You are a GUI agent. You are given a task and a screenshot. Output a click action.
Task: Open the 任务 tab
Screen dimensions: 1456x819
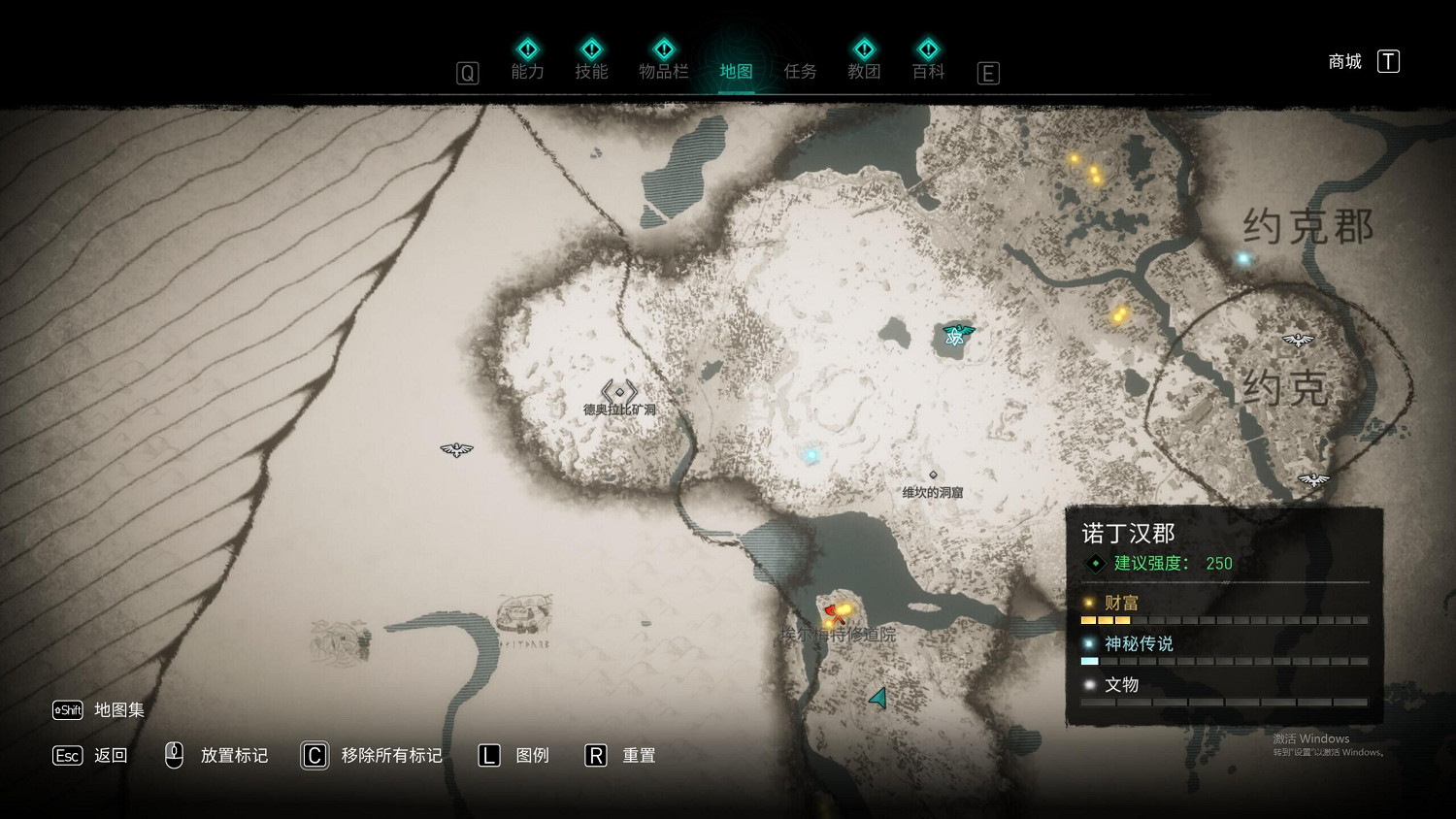800,71
